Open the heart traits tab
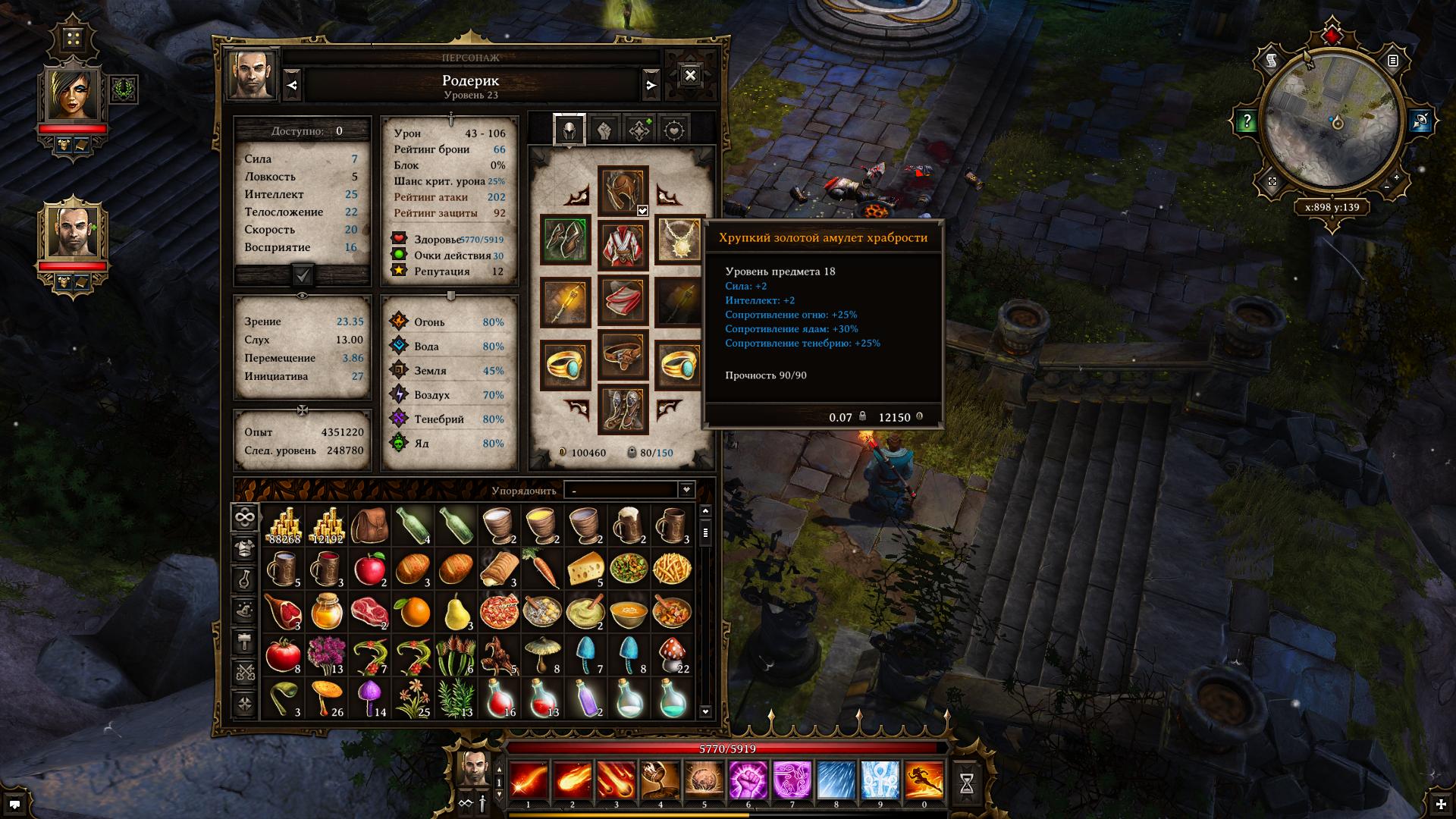 tap(674, 130)
